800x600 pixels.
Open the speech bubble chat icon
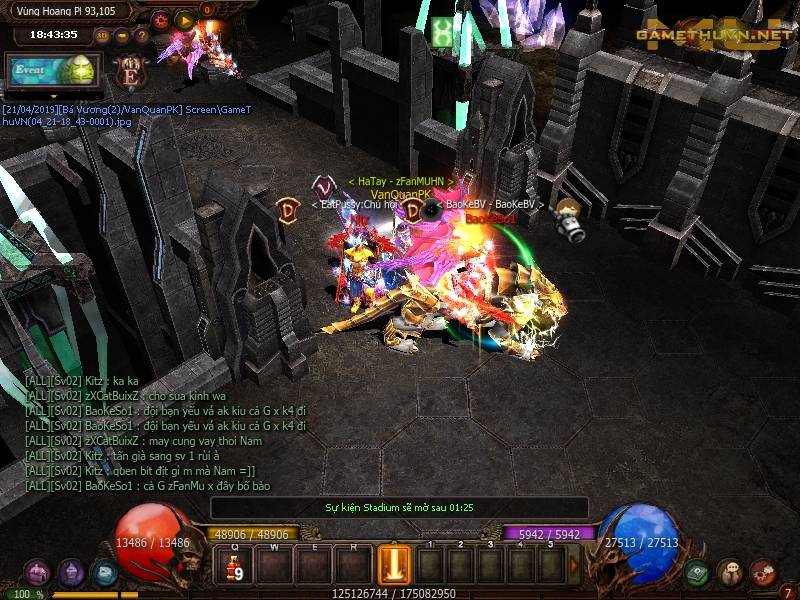[x=731, y=573]
